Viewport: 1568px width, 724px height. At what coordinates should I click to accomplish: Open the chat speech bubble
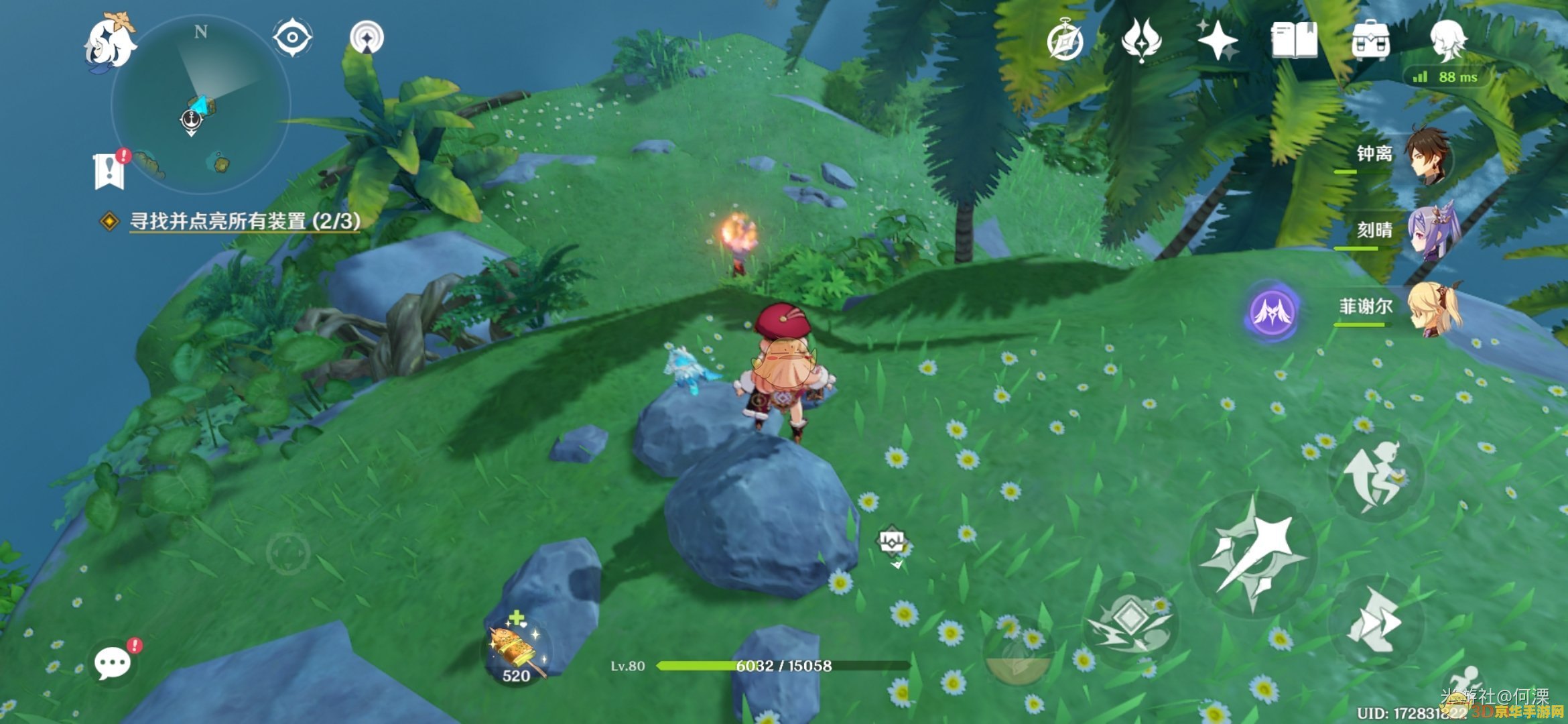coord(113,663)
